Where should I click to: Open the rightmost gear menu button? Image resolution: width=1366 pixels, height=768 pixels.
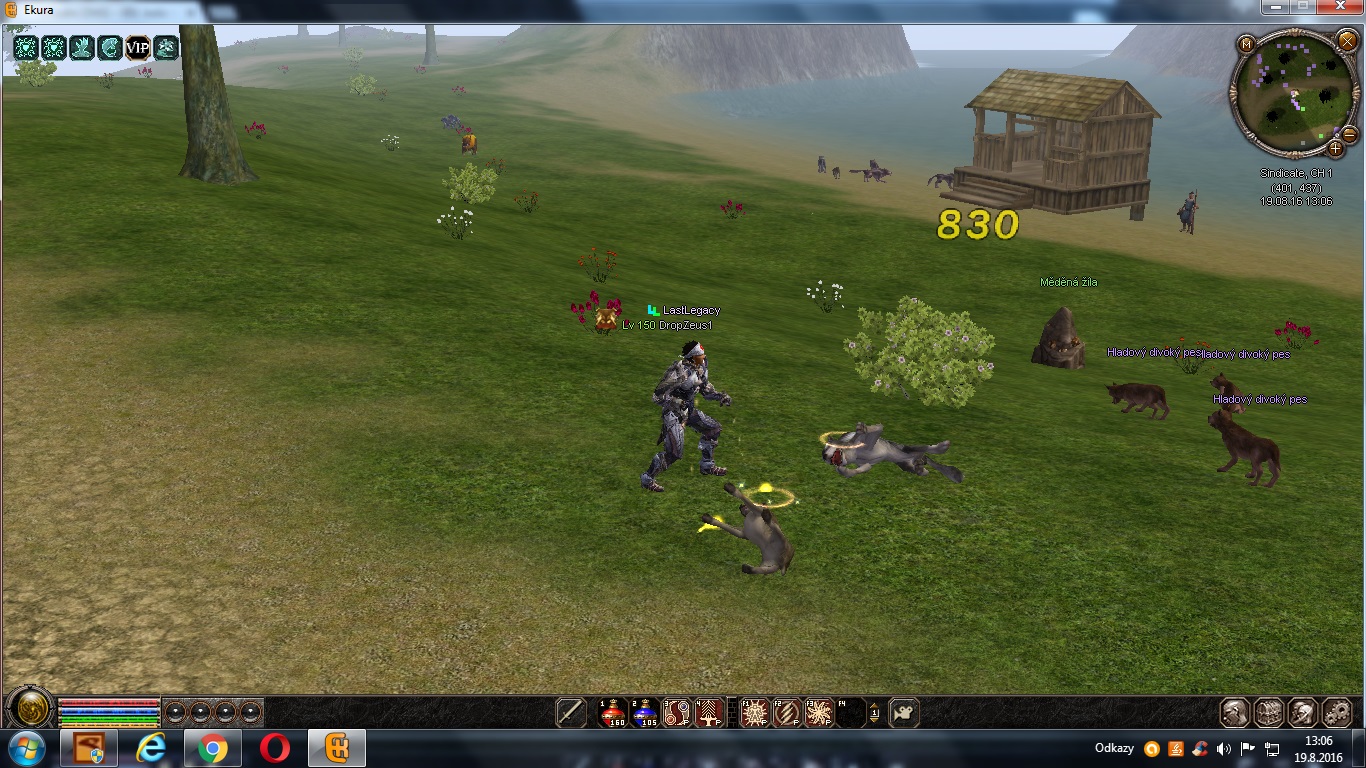1337,712
